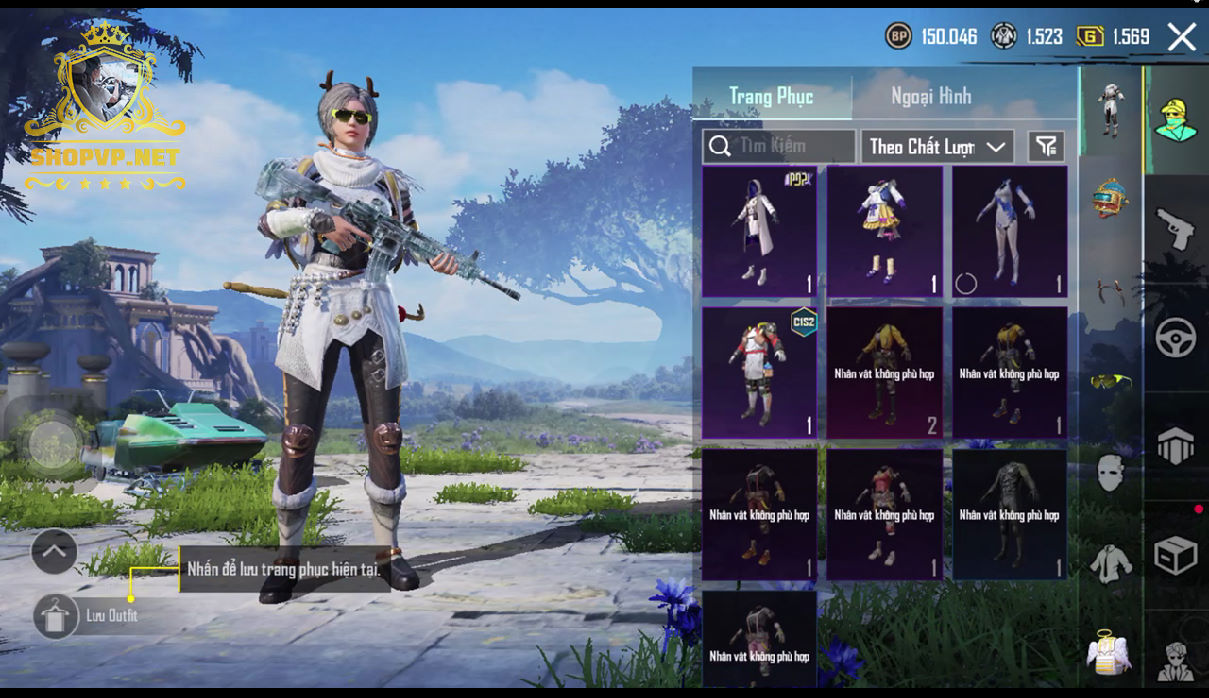Open the box crate category

(1175, 555)
